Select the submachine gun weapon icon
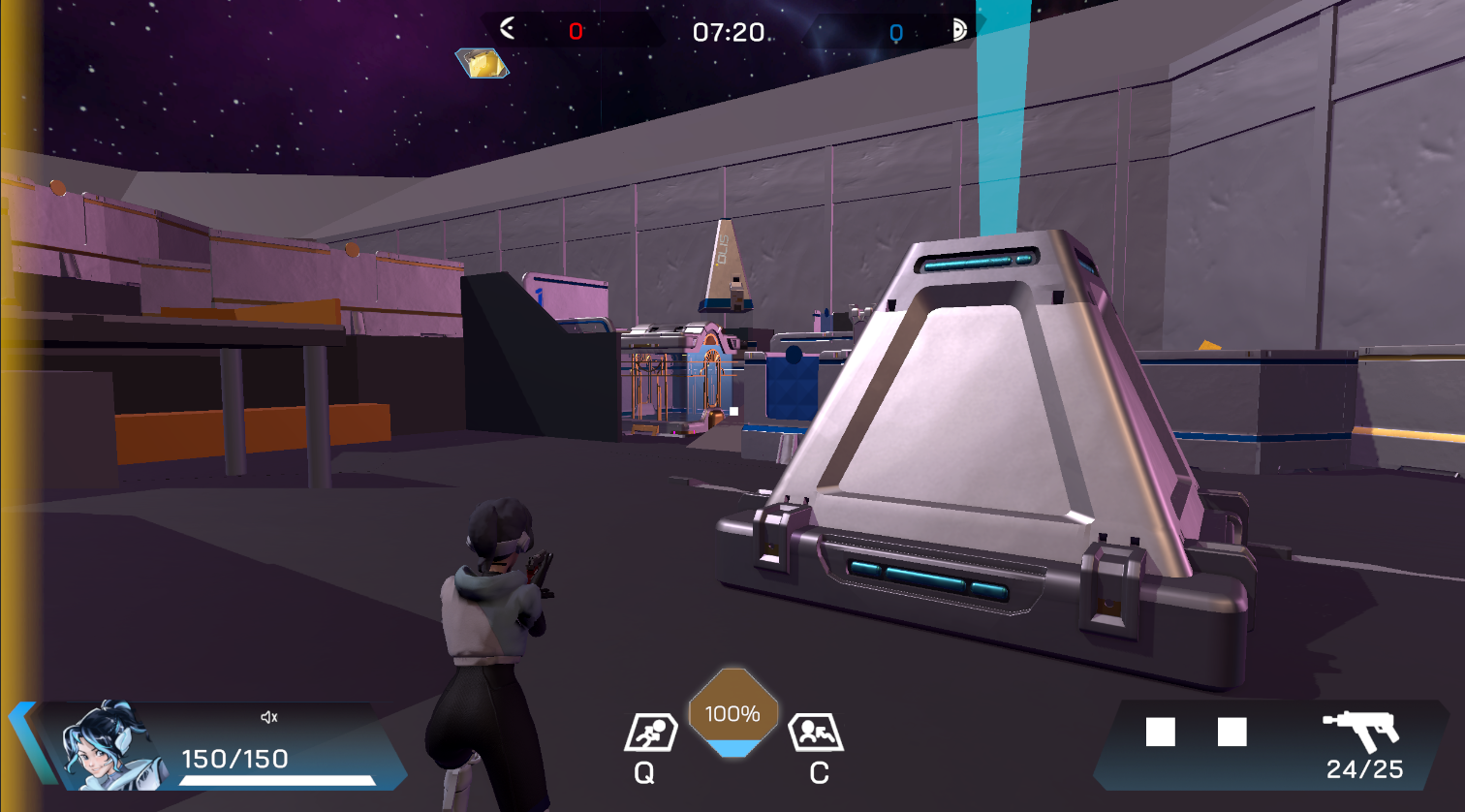This screenshot has height=812, width=1465. coord(1361,730)
